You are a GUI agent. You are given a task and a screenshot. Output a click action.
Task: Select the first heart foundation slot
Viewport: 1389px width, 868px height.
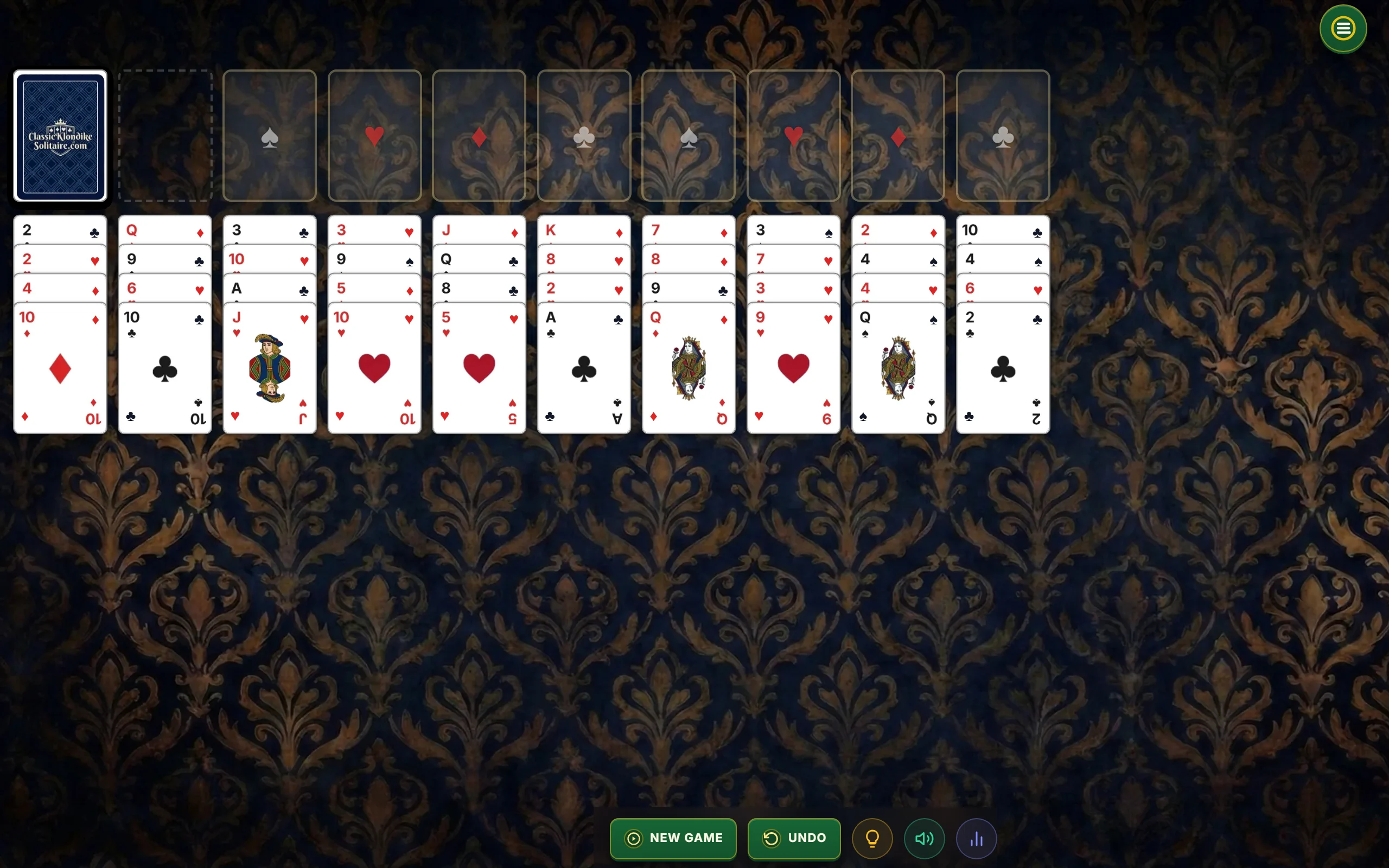click(374, 136)
